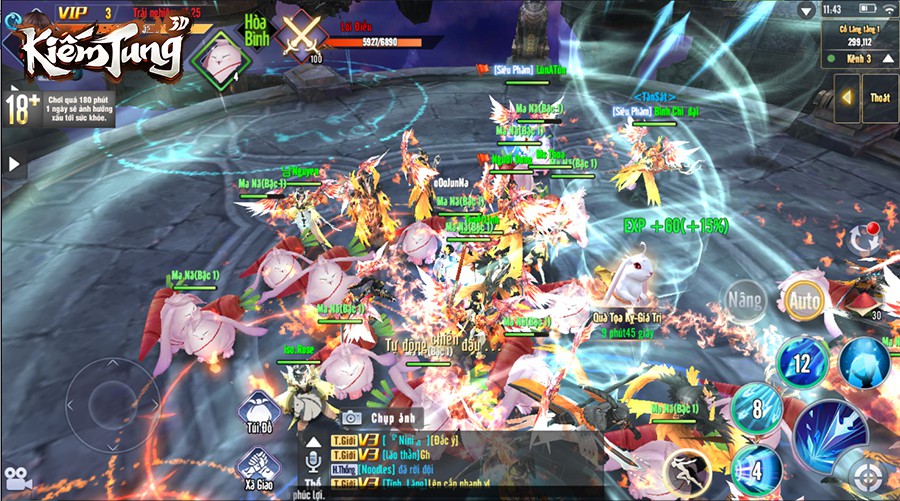
Task: Open the video camera recording icon
Action: [x=18, y=478]
